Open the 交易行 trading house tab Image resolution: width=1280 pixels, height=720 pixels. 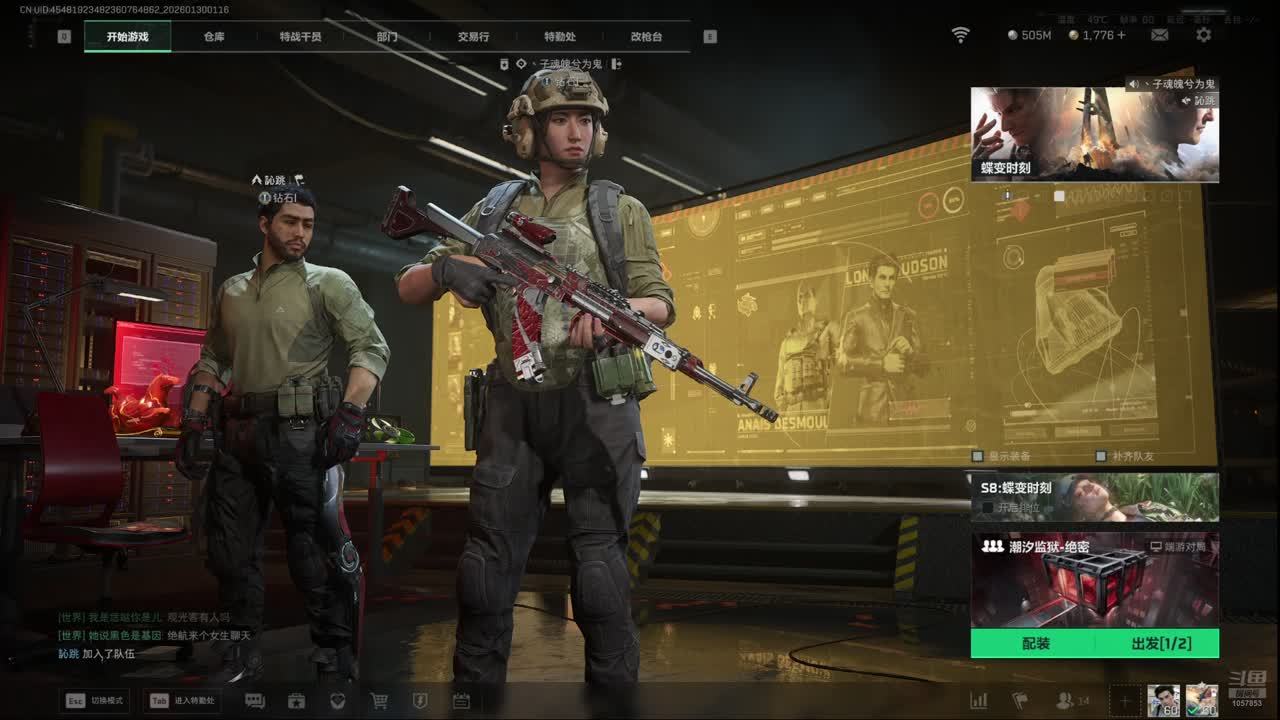tap(473, 37)
